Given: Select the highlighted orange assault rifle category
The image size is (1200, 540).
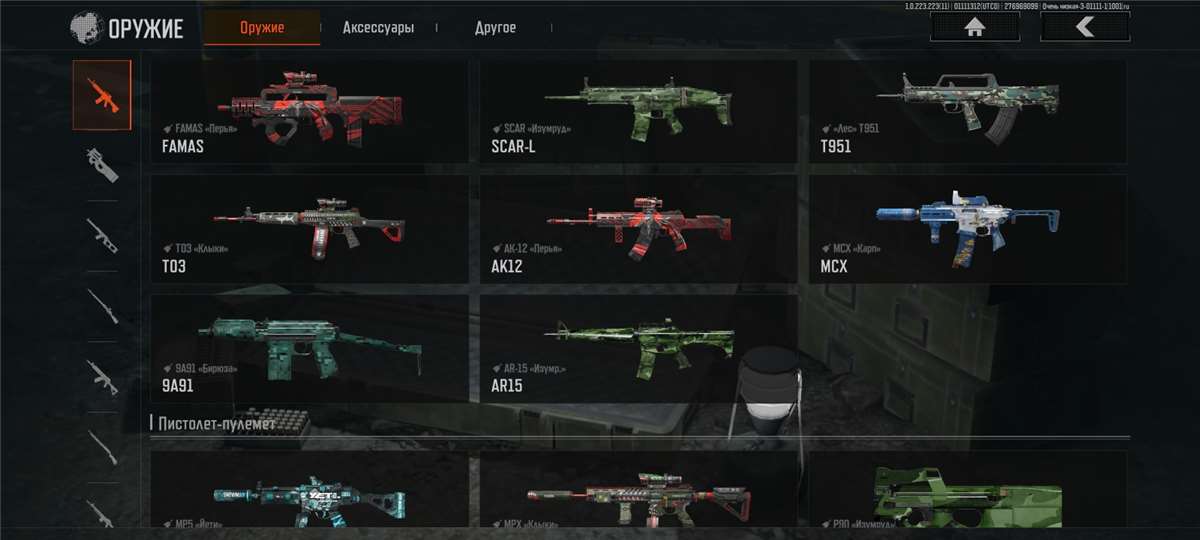Looking at the screenshot, I should [x=101, y=94].
